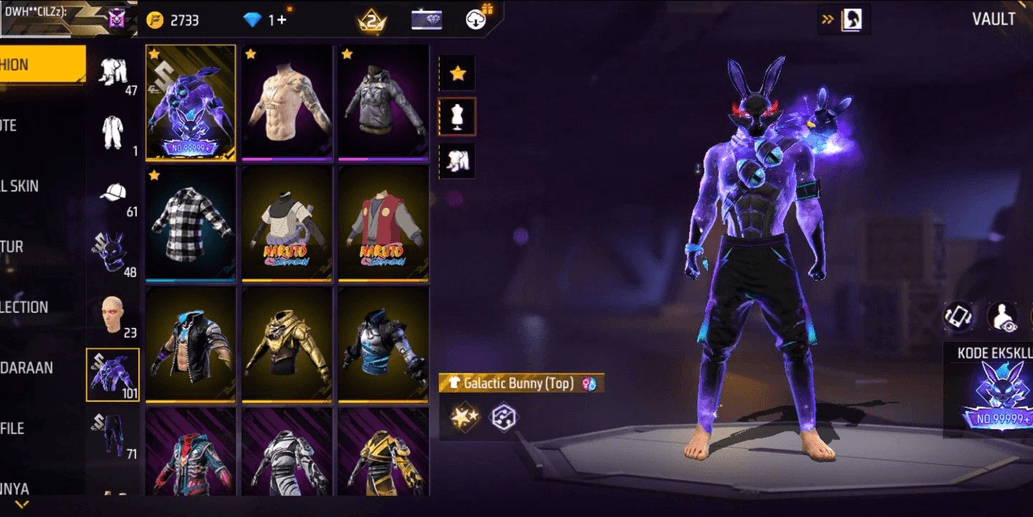
Task: Pick the gold armored hoodie top
Action: point(287,345)
